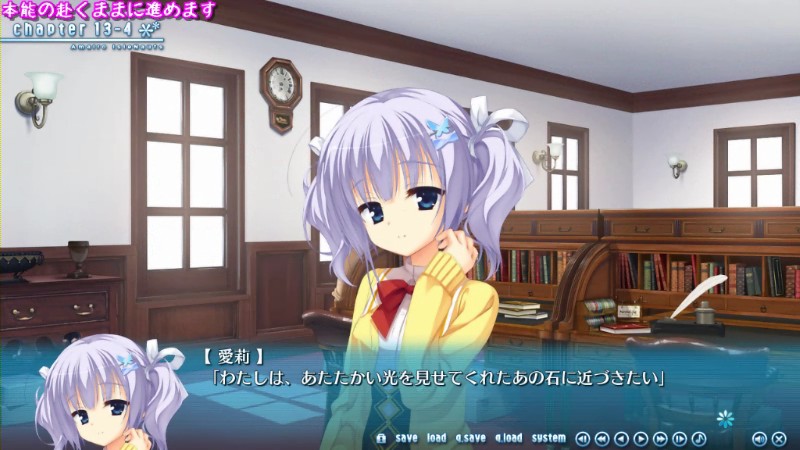Toggle the speaker volume icon

[x=759, y=438]
